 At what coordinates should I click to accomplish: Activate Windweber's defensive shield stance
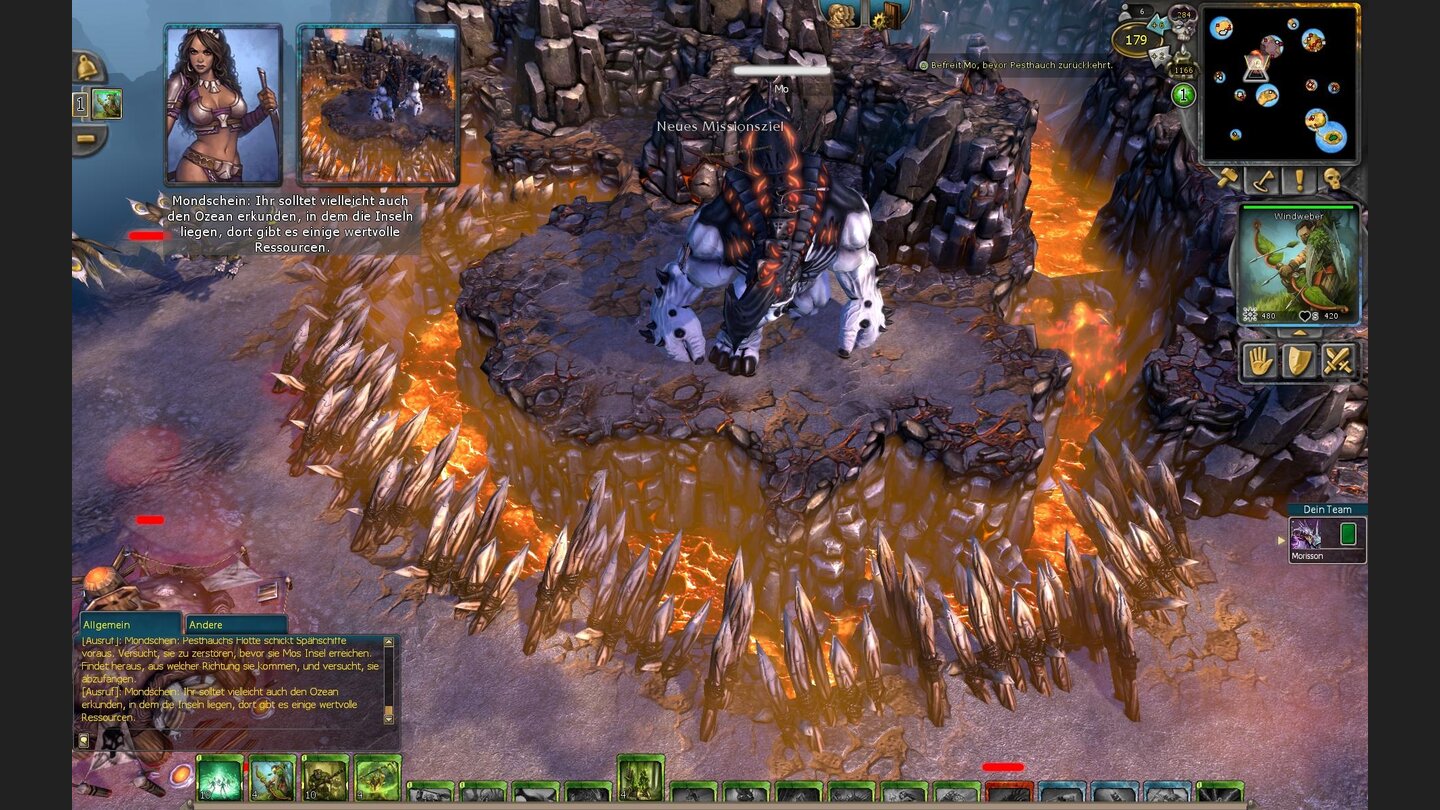click(x=1299, y=360)
